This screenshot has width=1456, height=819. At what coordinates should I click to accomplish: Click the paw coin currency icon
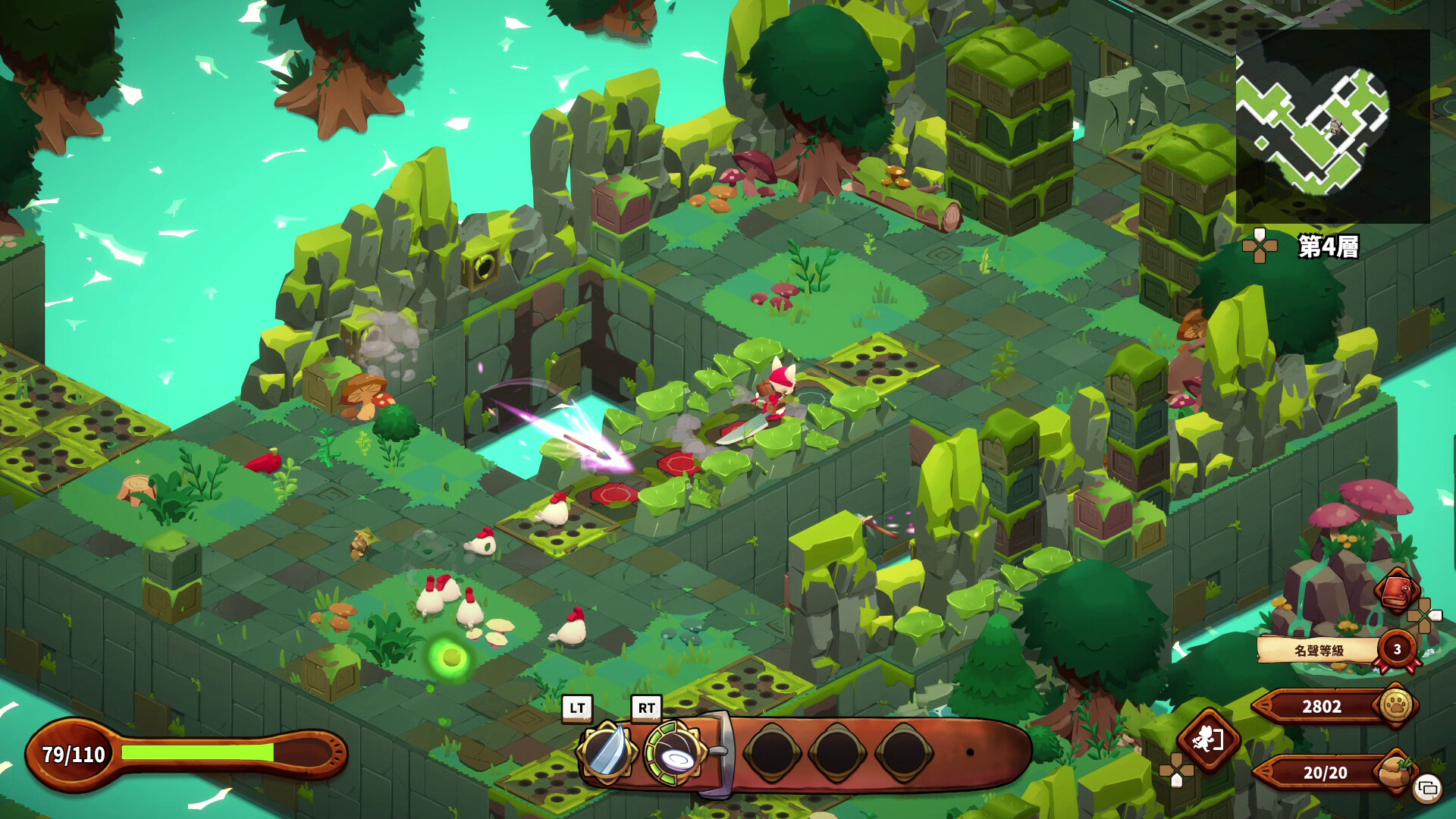pyautogui.click(x=1396, y=705)
